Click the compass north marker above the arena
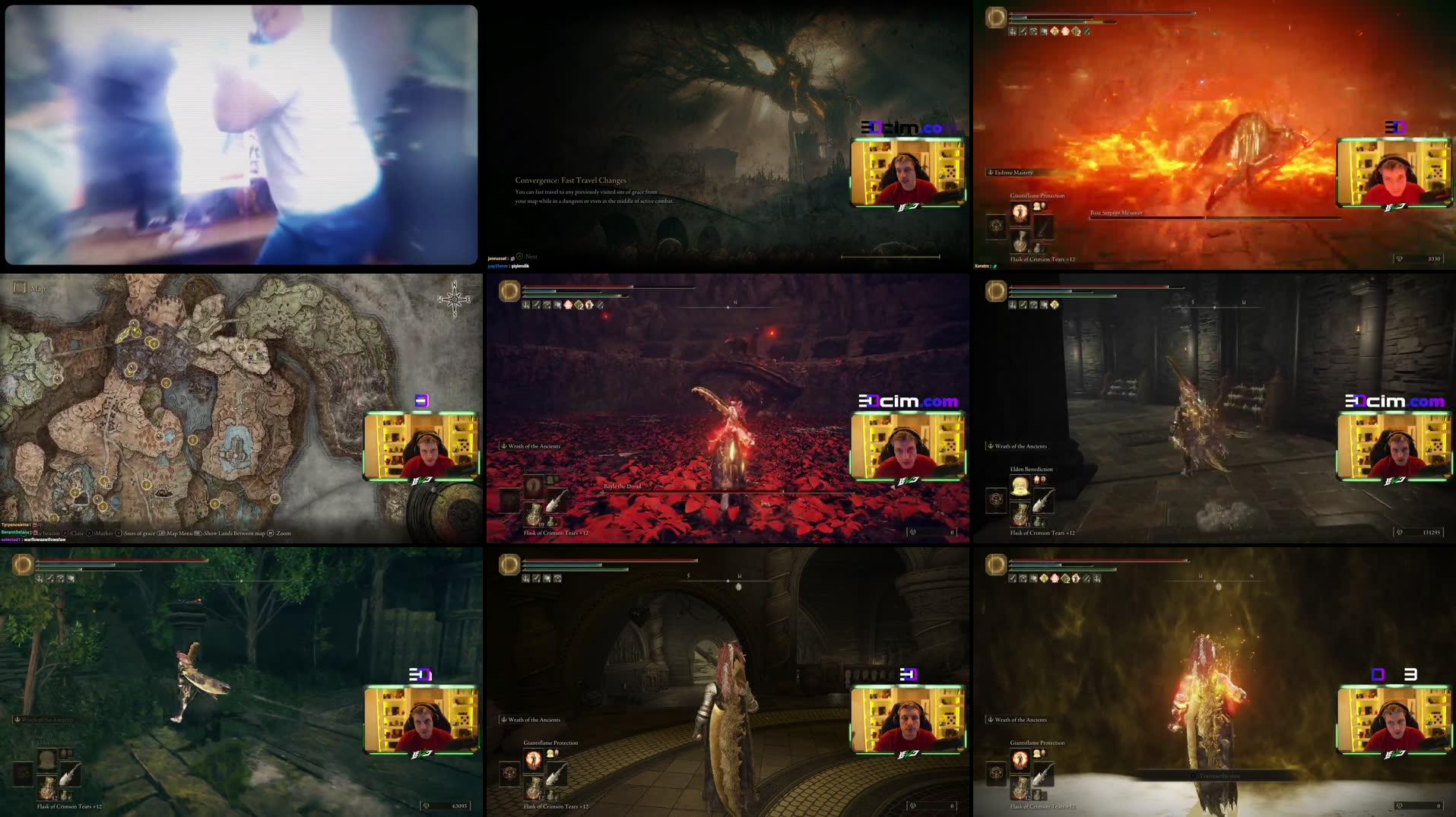The image size is (1456, 817). click(734, 300)
